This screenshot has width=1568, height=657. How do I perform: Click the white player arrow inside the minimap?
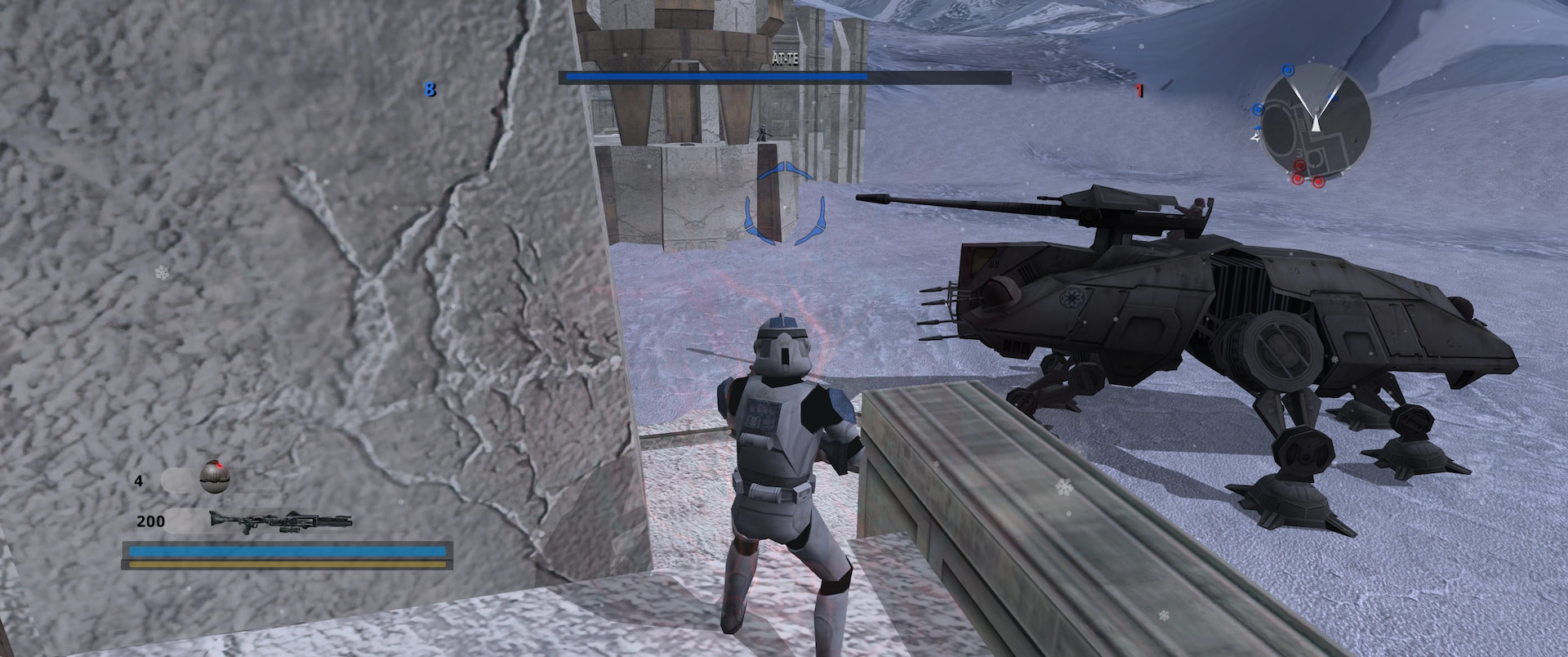point(1316,124)
